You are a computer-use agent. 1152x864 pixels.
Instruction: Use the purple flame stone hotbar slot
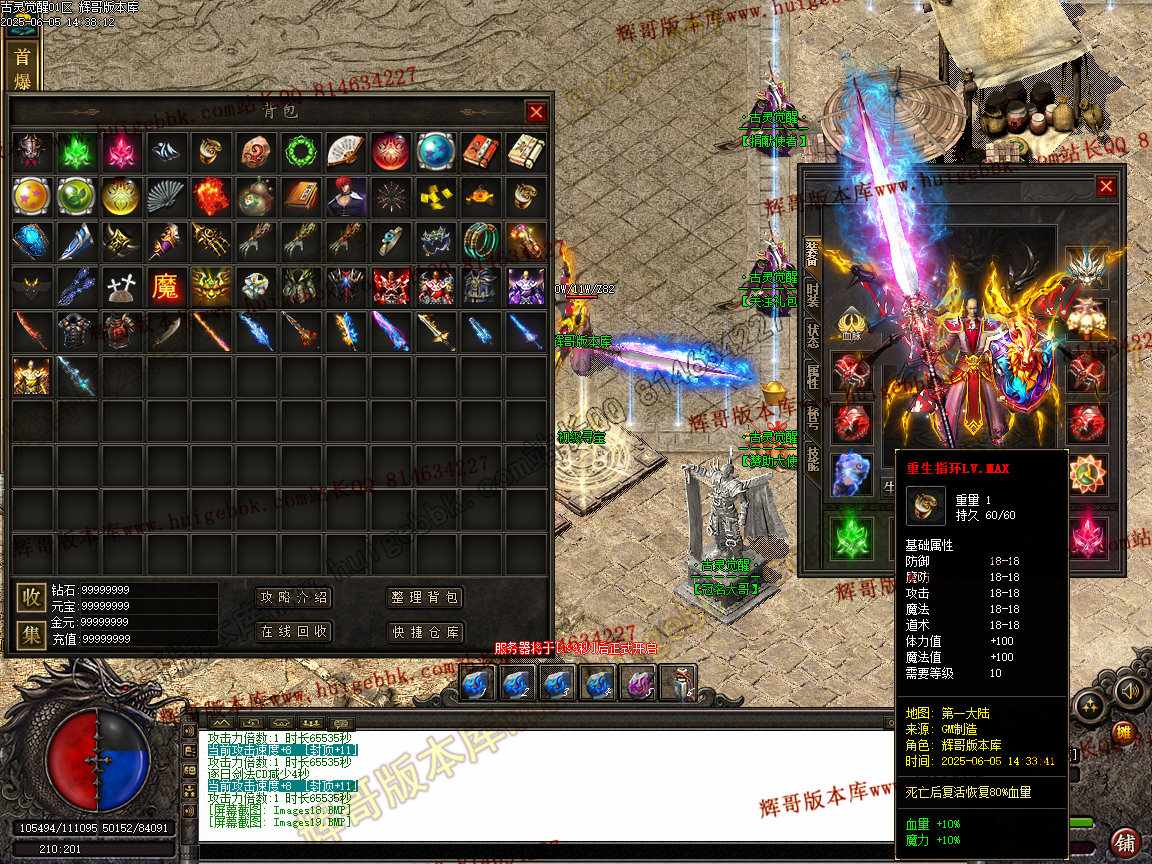tap(636, 683)
